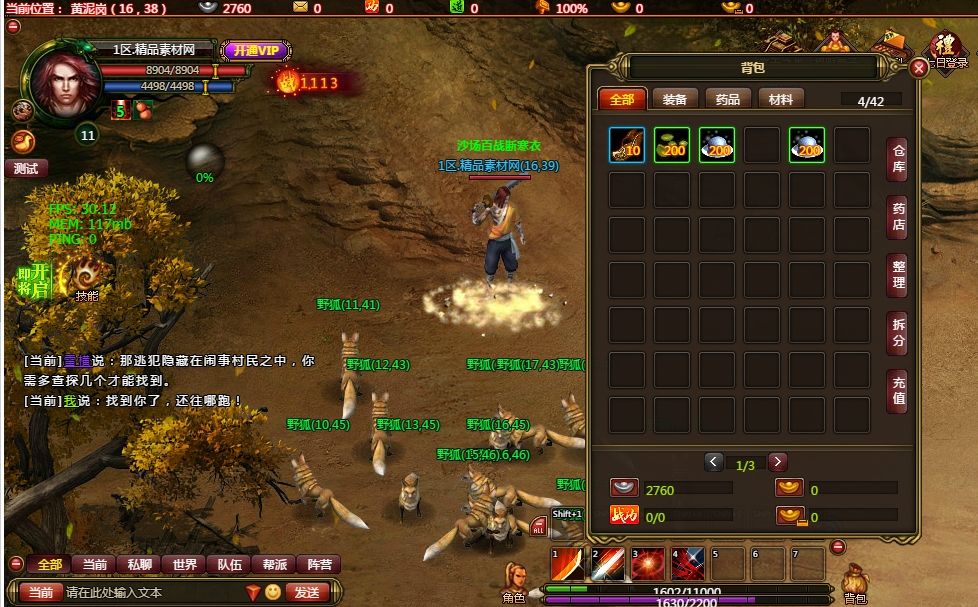The image size is (978, 607).
Task: Click the 测试 button under the portrait
Action: (x=26, y=169)
